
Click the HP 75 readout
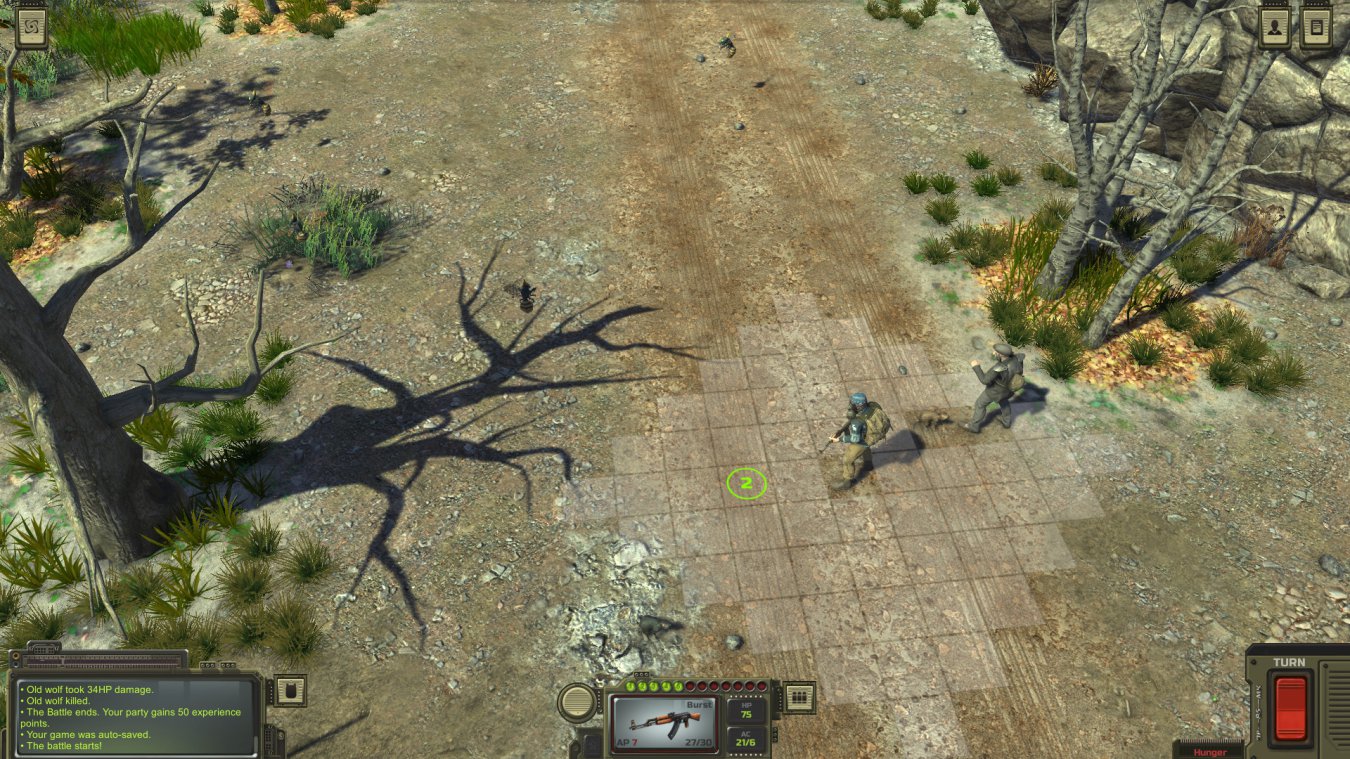pos(746,712)
